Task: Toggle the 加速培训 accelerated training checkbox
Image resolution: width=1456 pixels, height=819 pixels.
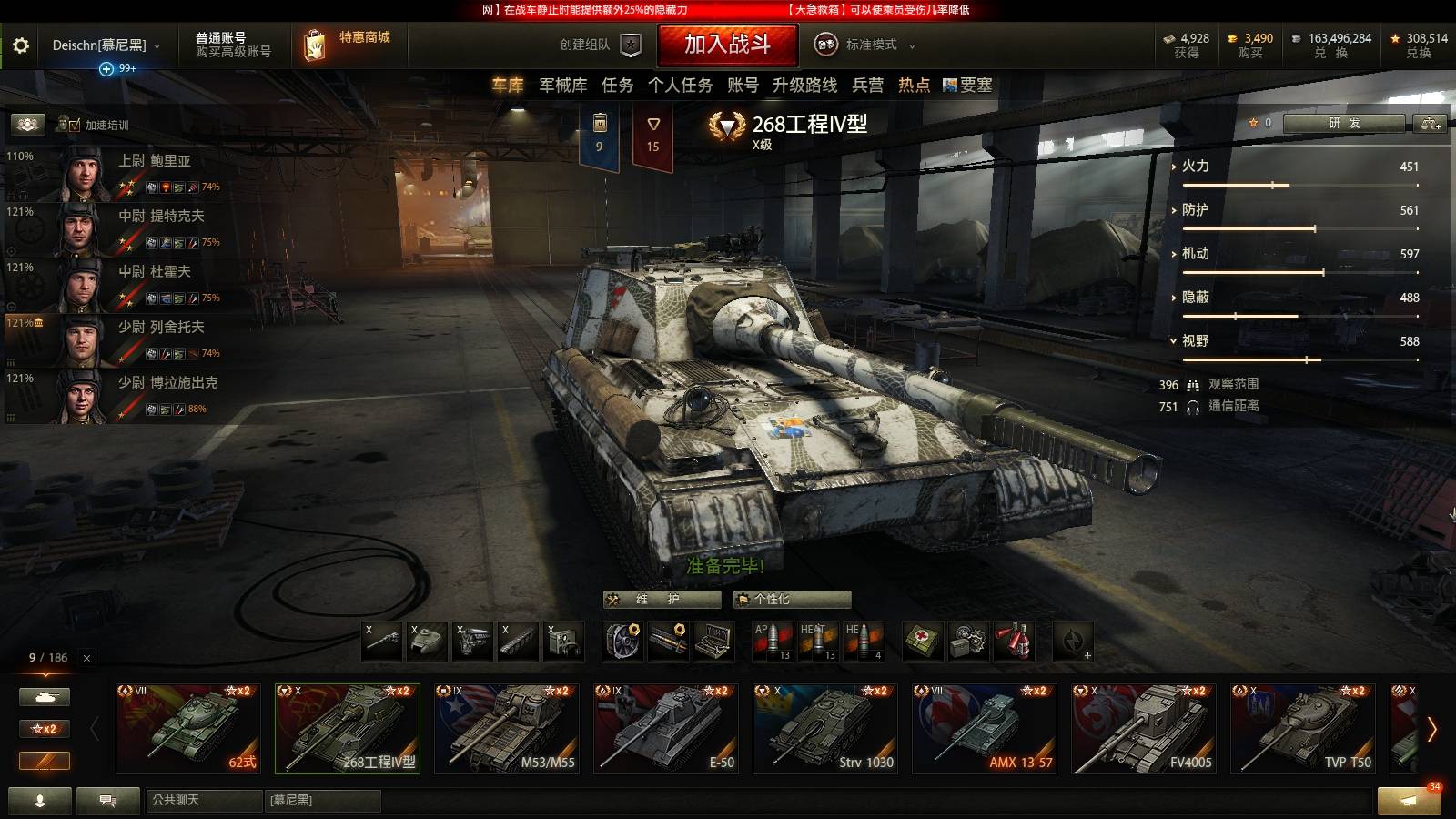Action: tap(75, 126)
